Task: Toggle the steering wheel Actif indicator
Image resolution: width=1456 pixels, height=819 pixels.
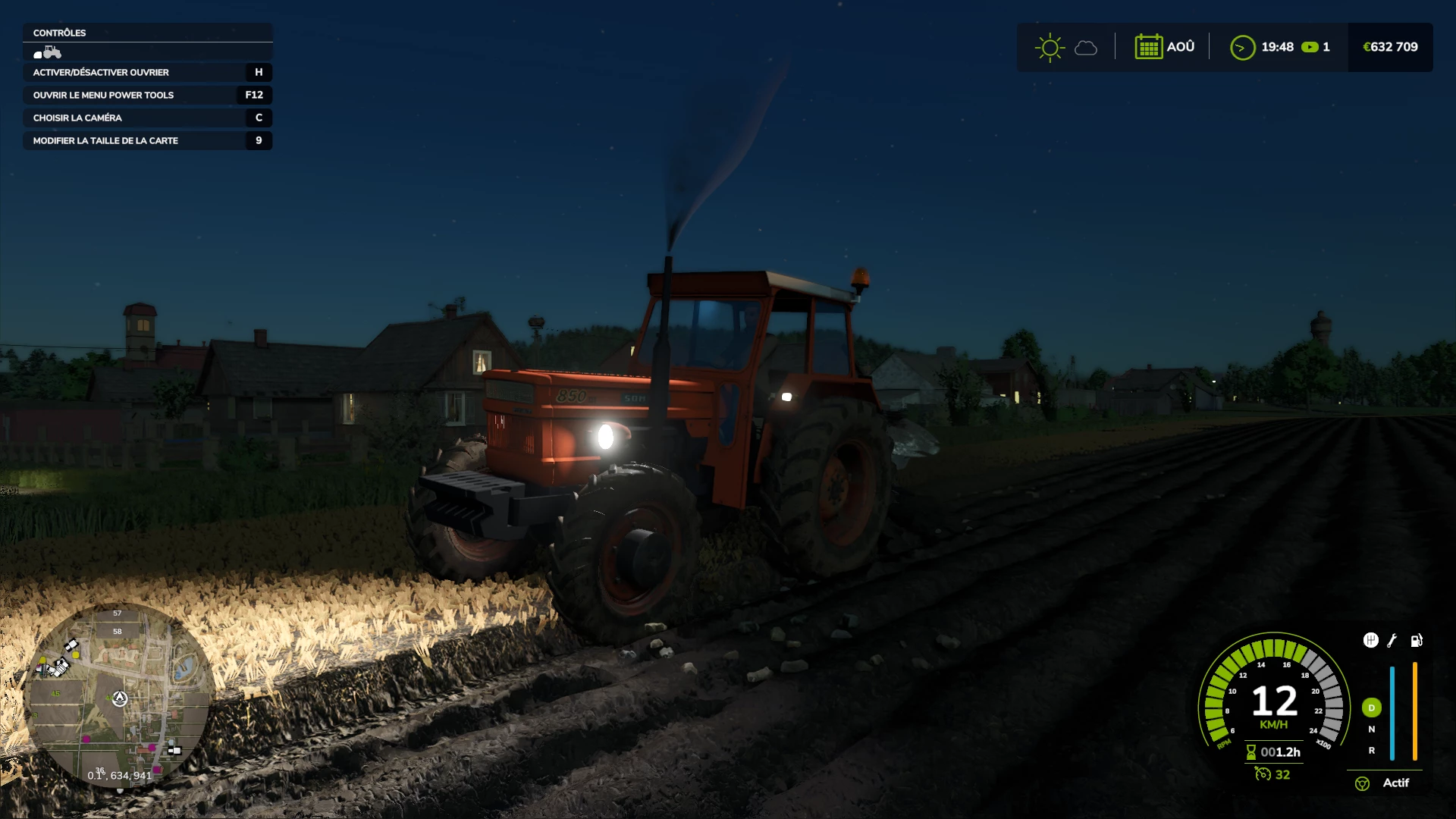Action: pos(1362,783)
